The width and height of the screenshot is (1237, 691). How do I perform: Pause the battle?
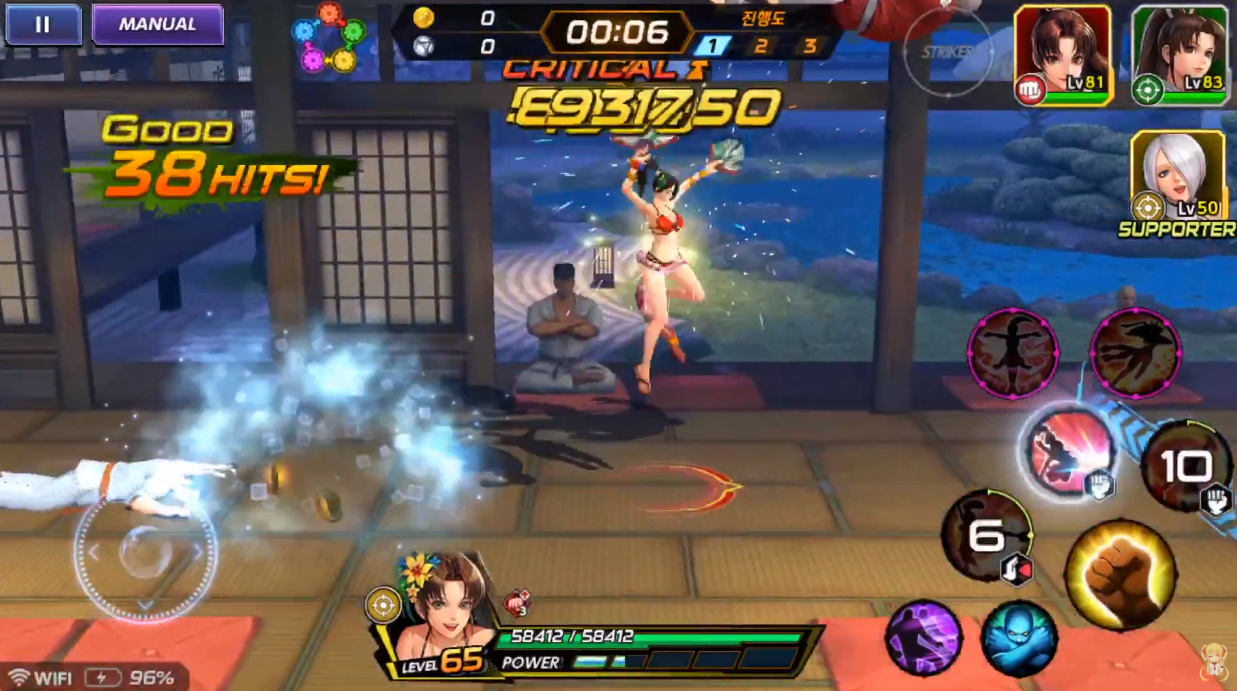tap(43, 25)
